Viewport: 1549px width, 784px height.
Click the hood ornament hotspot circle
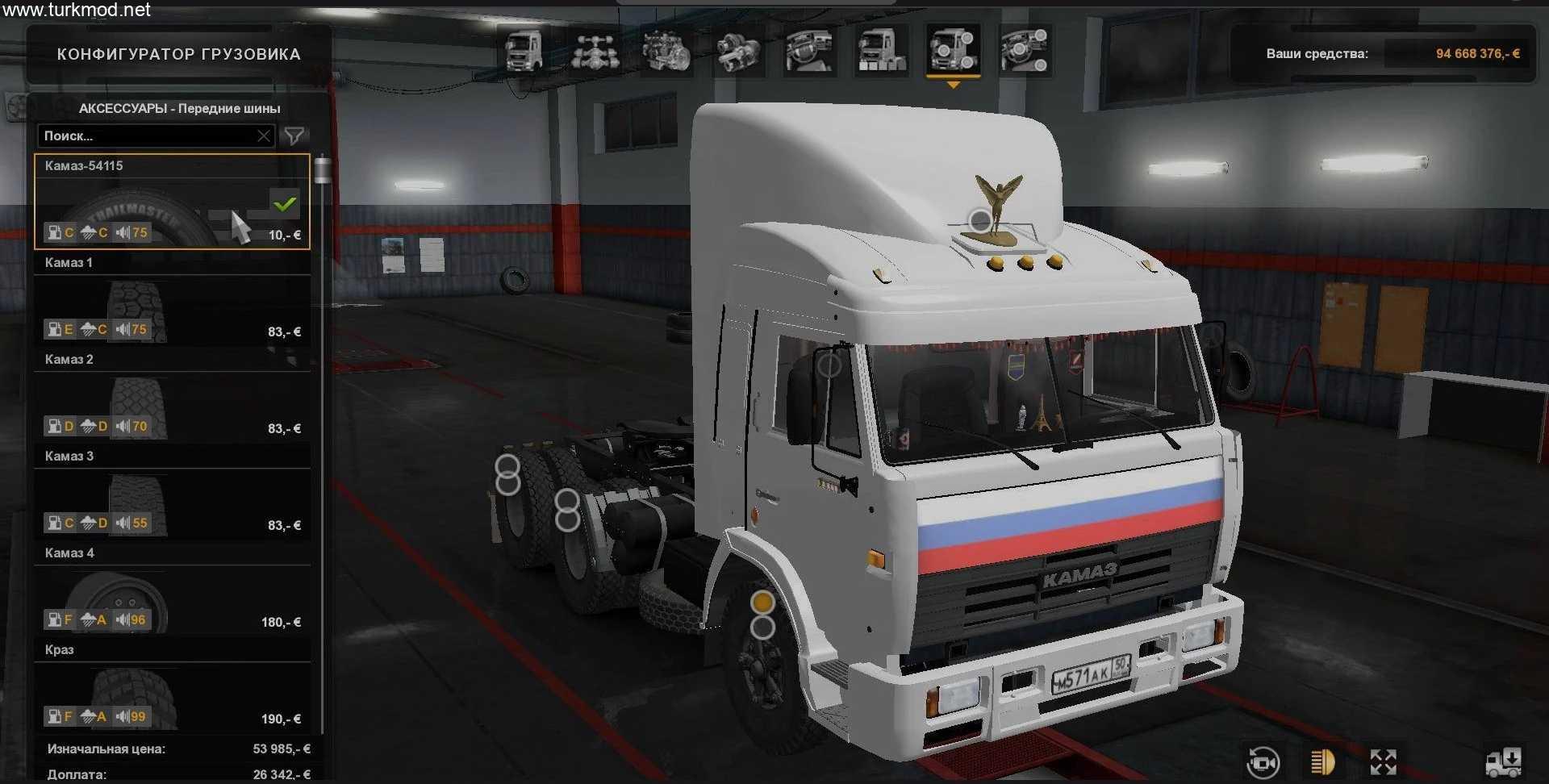(979, 219)
